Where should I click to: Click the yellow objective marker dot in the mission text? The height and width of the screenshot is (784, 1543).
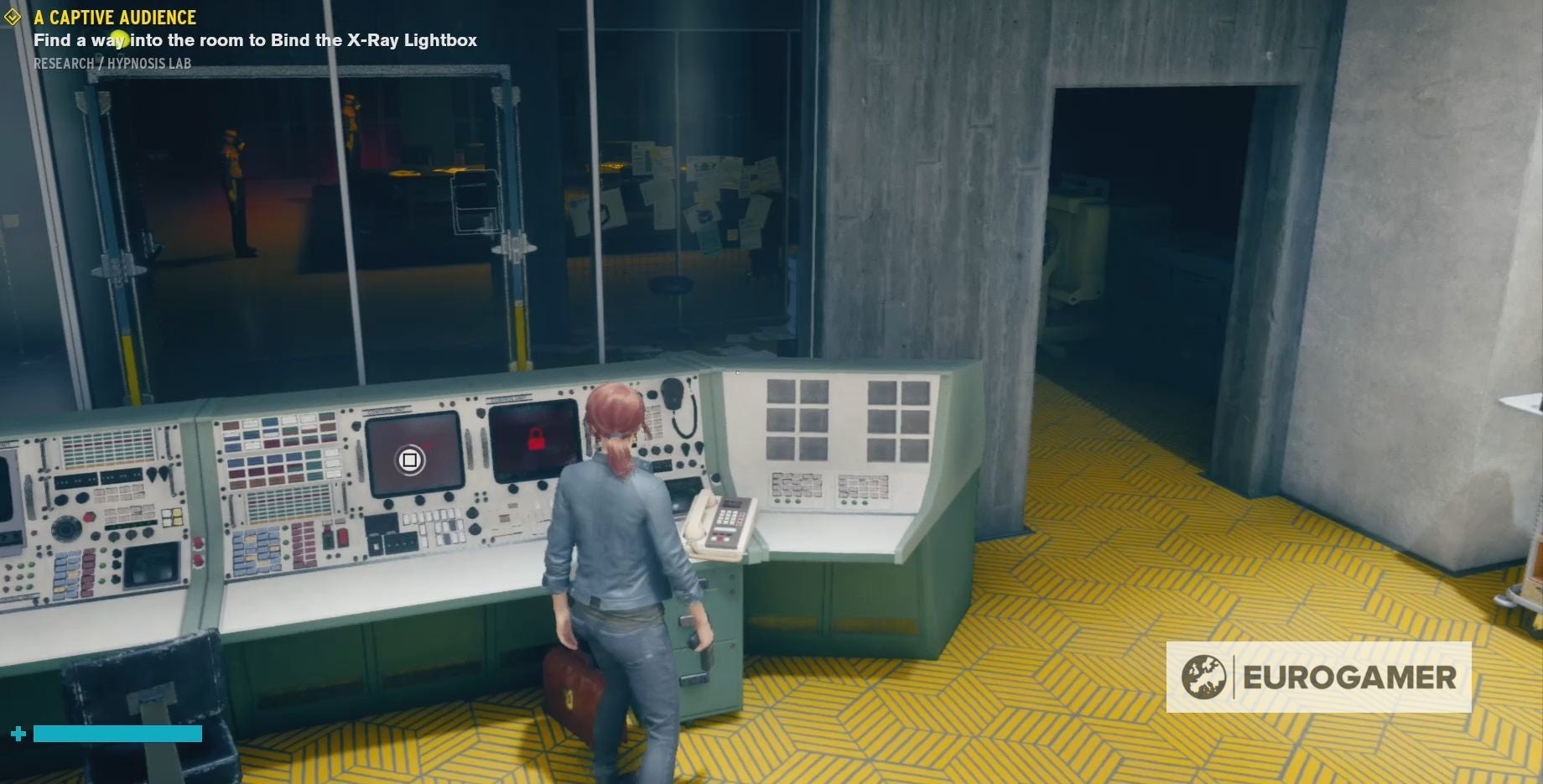pos(118,38)
